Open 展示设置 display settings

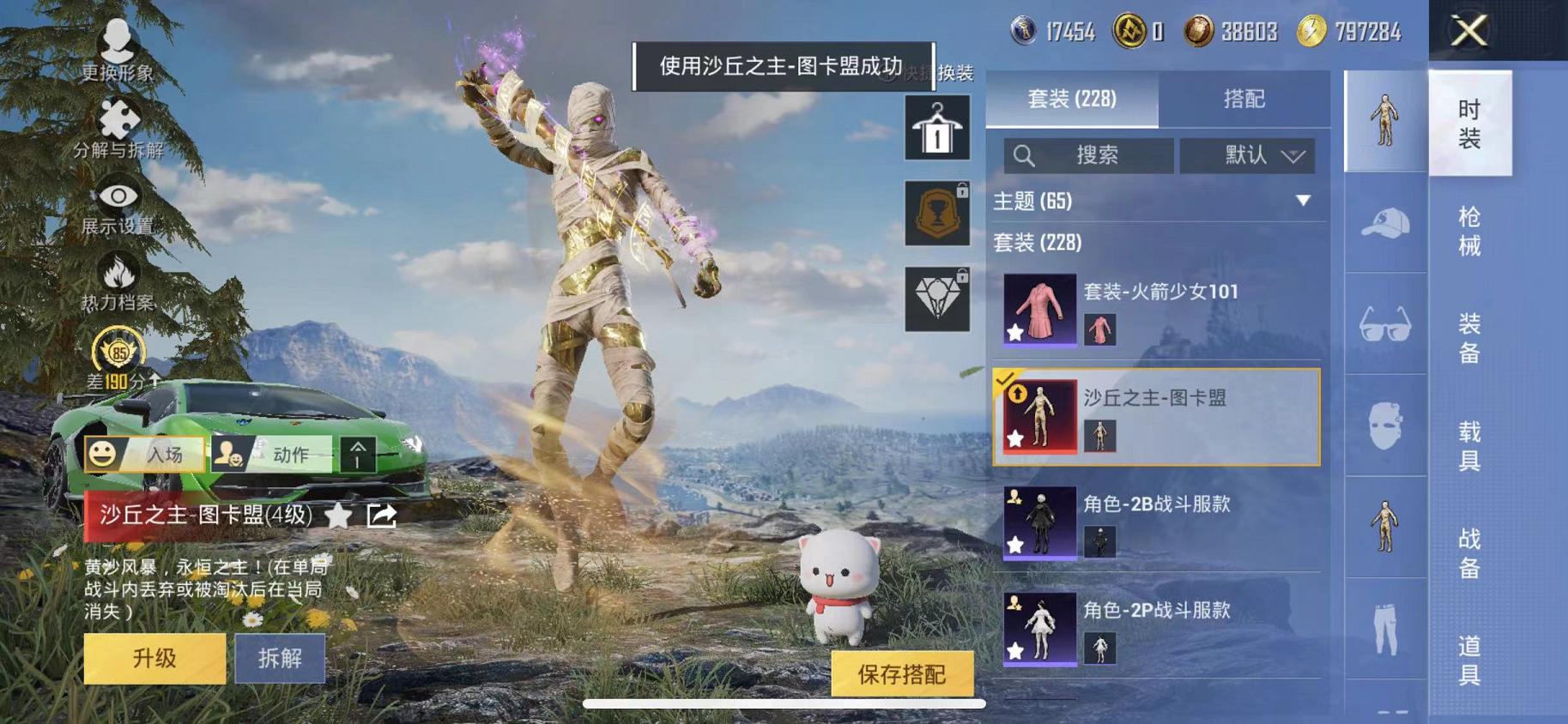(x=118, y=196)
